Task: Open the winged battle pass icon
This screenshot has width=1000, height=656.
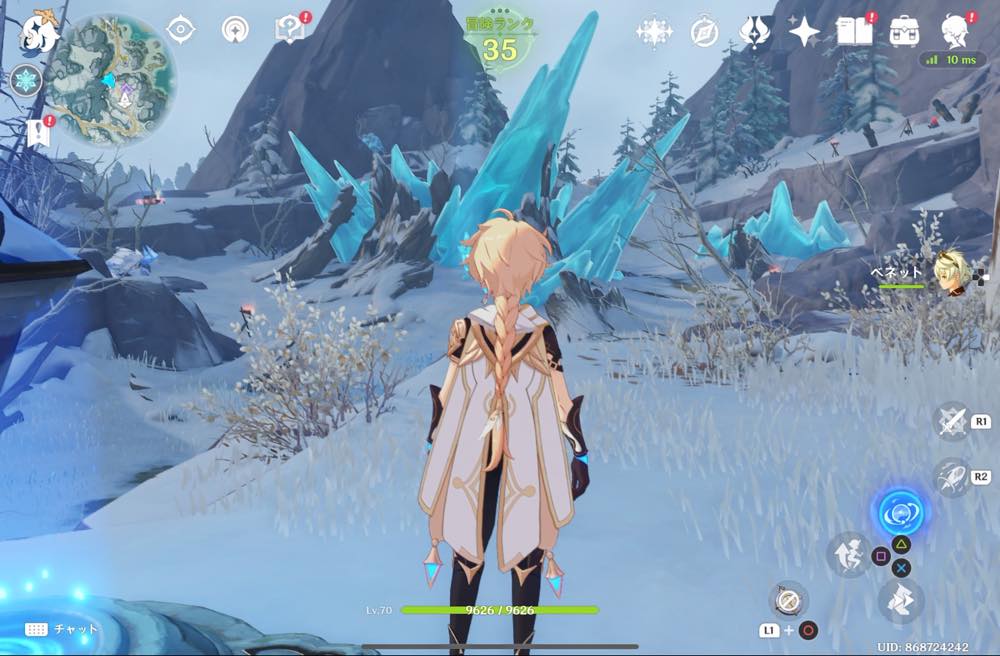Action: point(754,31)
